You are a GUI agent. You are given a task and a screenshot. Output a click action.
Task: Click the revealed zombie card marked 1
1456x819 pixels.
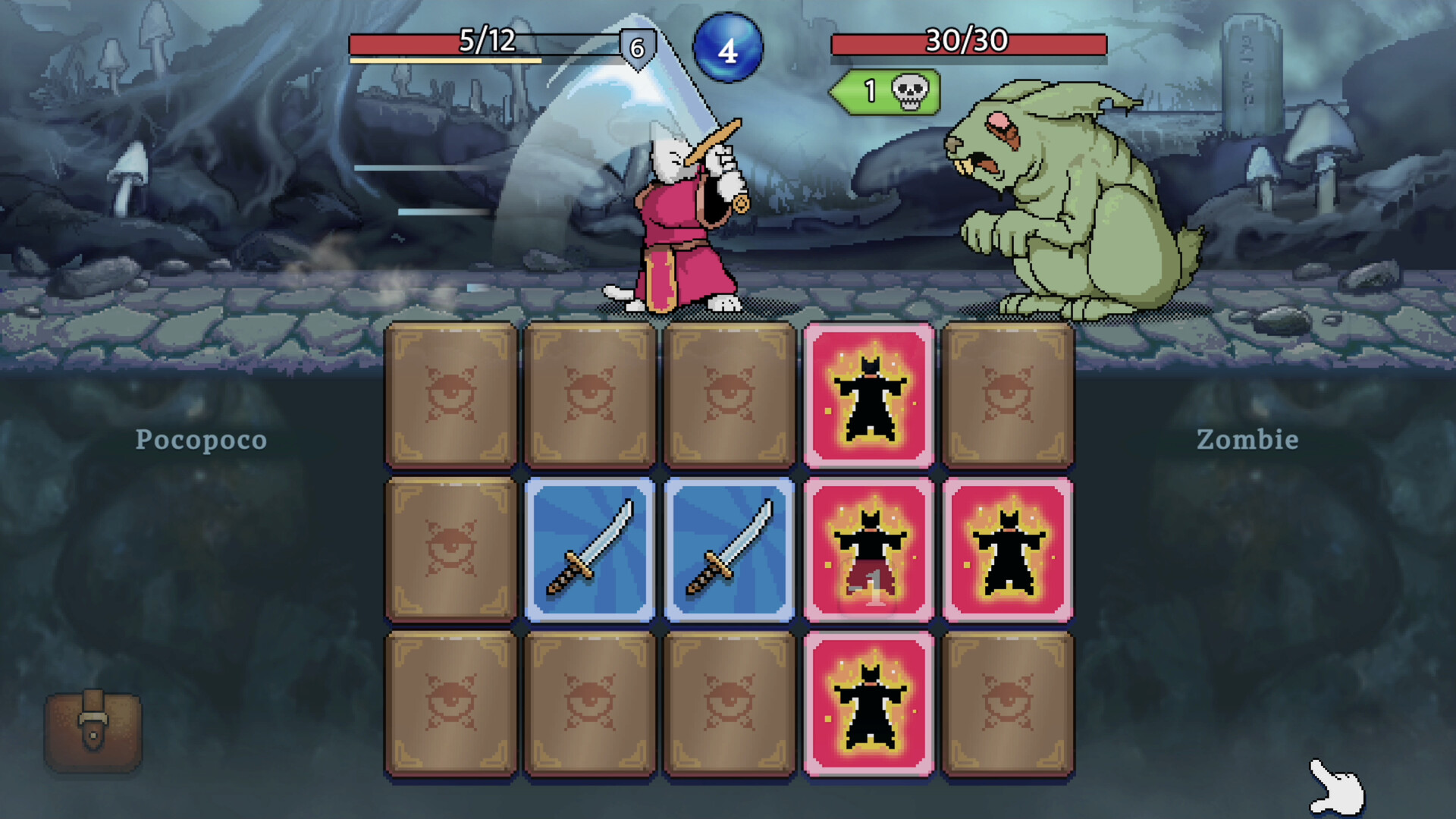[x=870, y=548]
